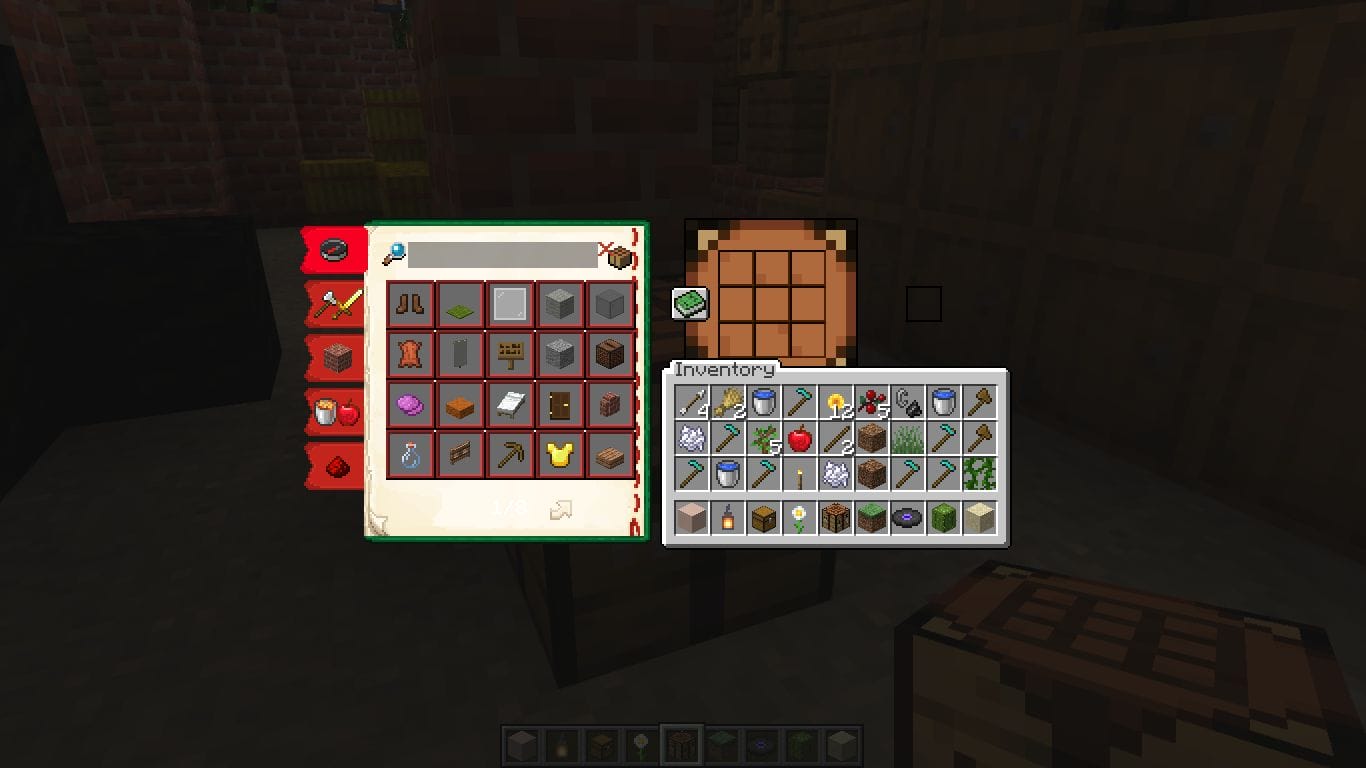1366x768 pixels.
Task: Select the music disc in inventory
Action: [x=905, y=518]
